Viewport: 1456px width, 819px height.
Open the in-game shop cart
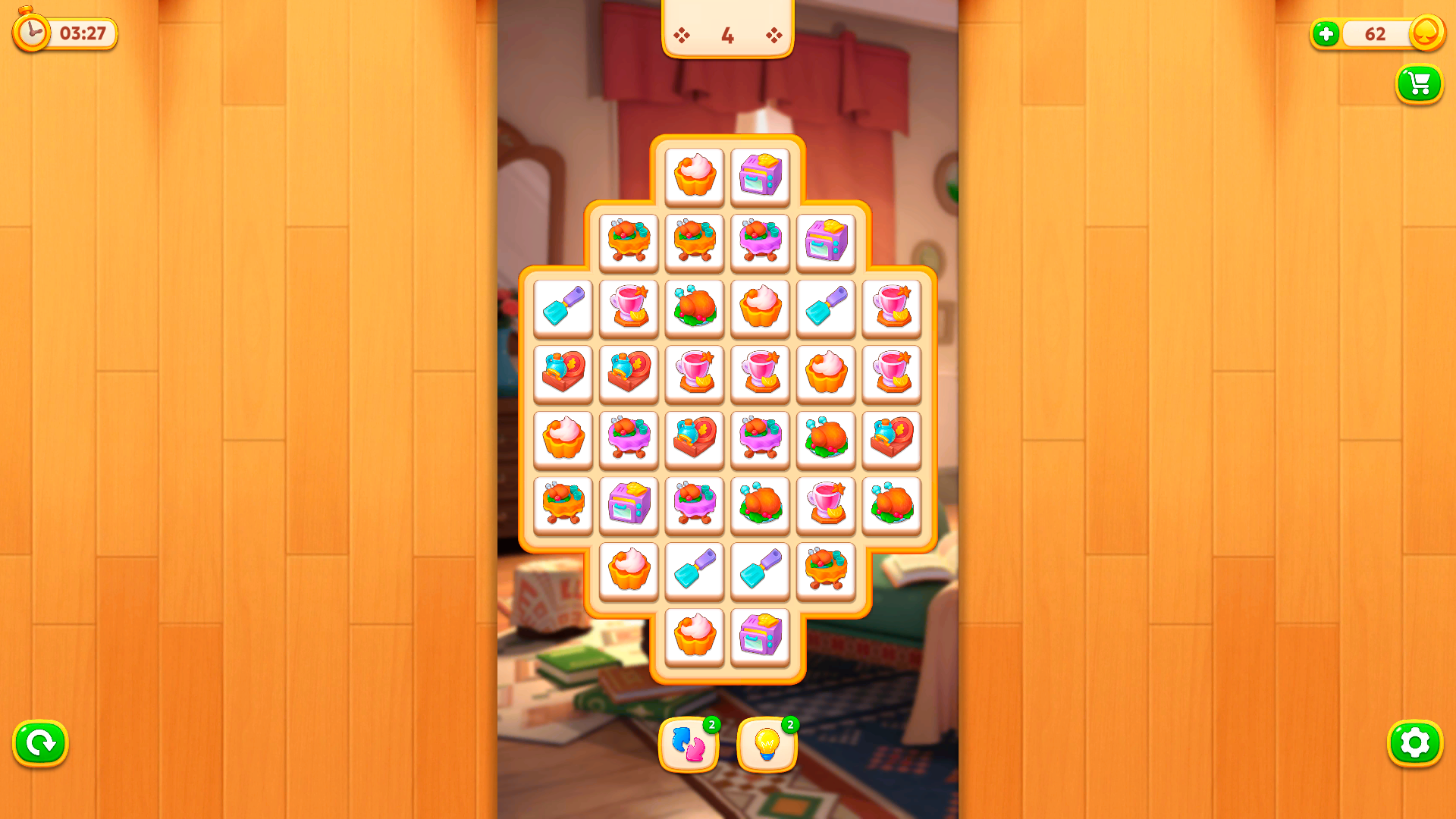click(x=1419, y=84)
